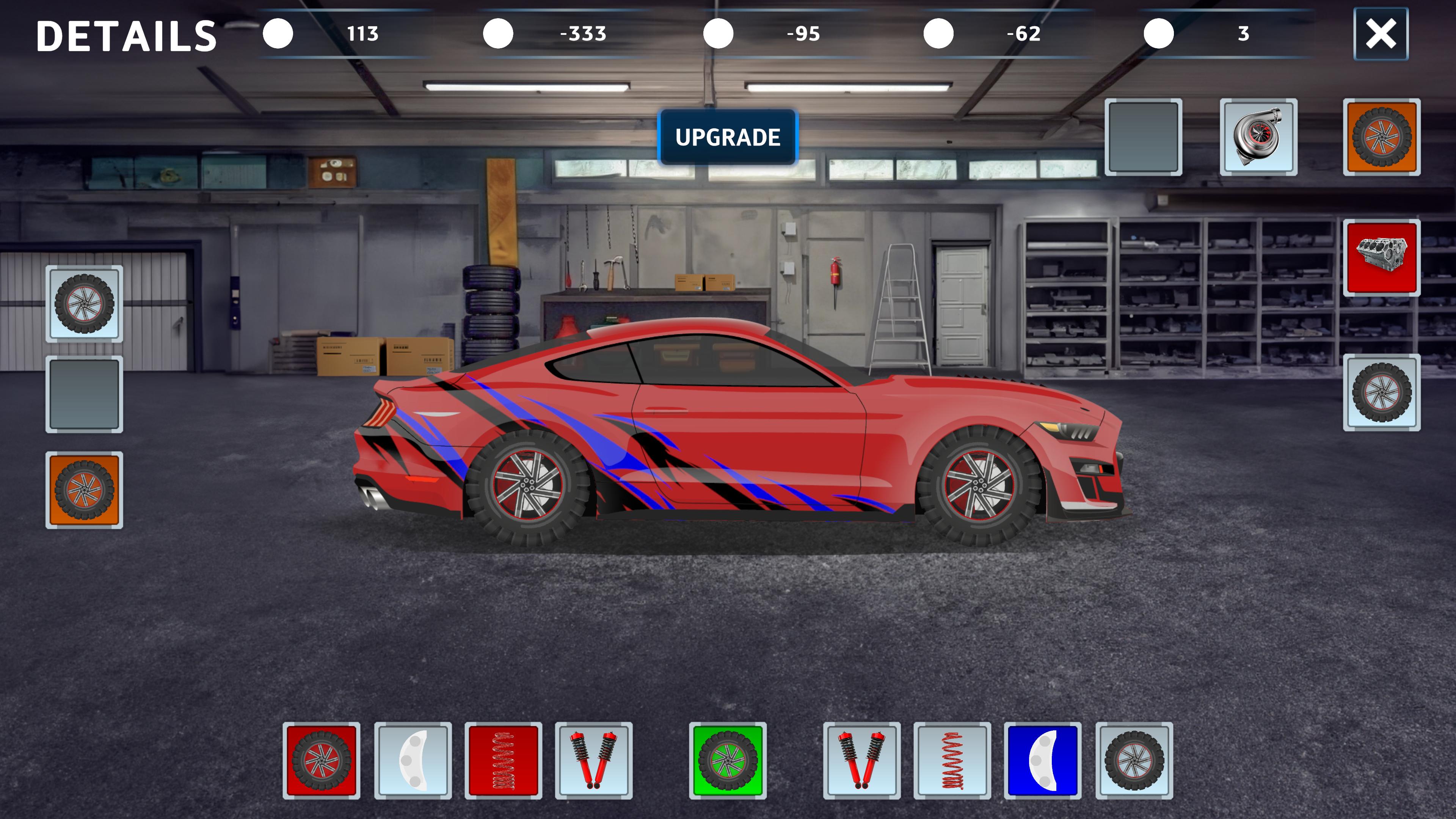This screenshot has height=819, width=1456.
Task: Select the turbocharger part slot
Action: (1258, 137)
